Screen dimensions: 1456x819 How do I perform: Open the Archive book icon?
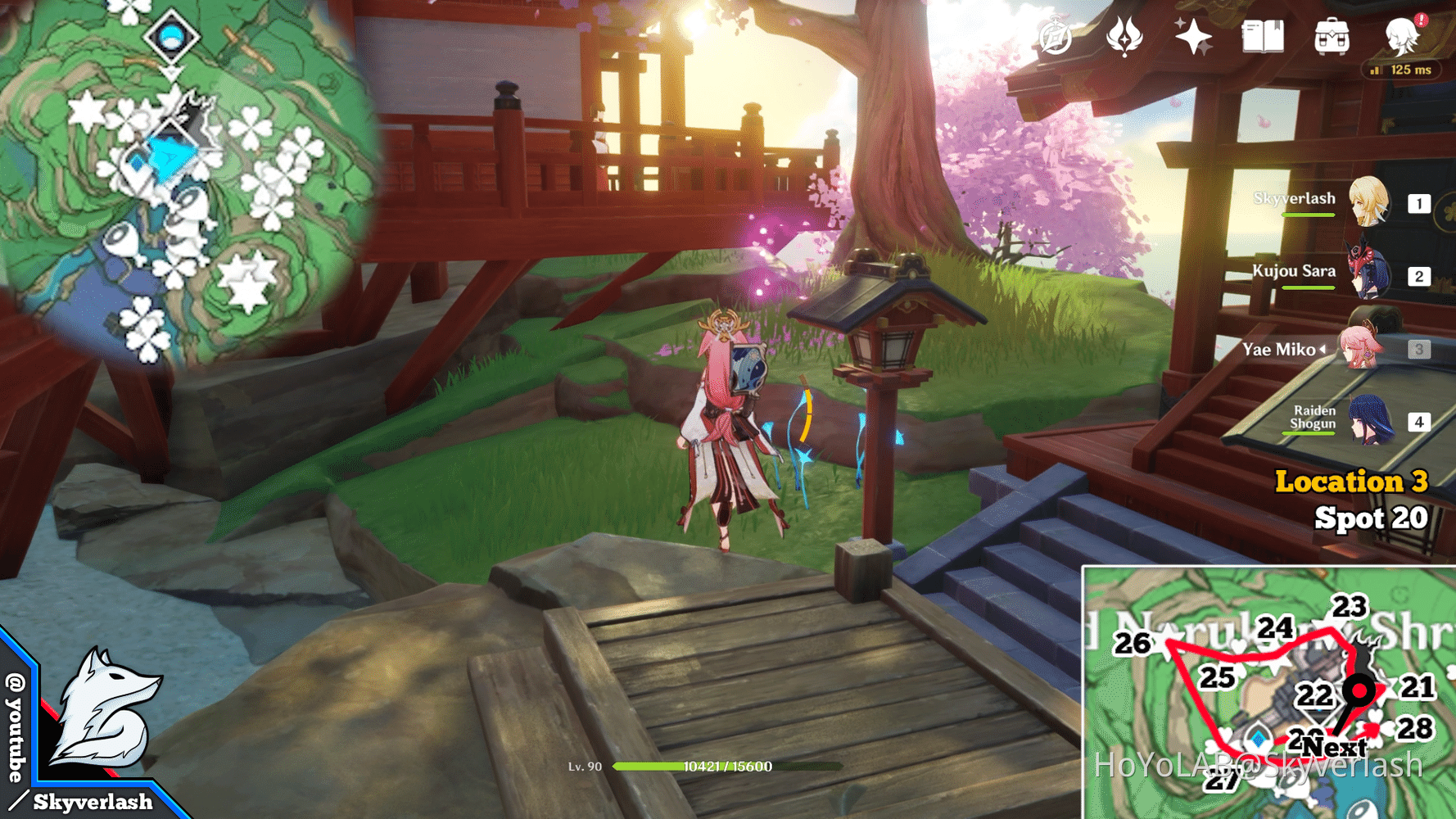point(1264,37)
